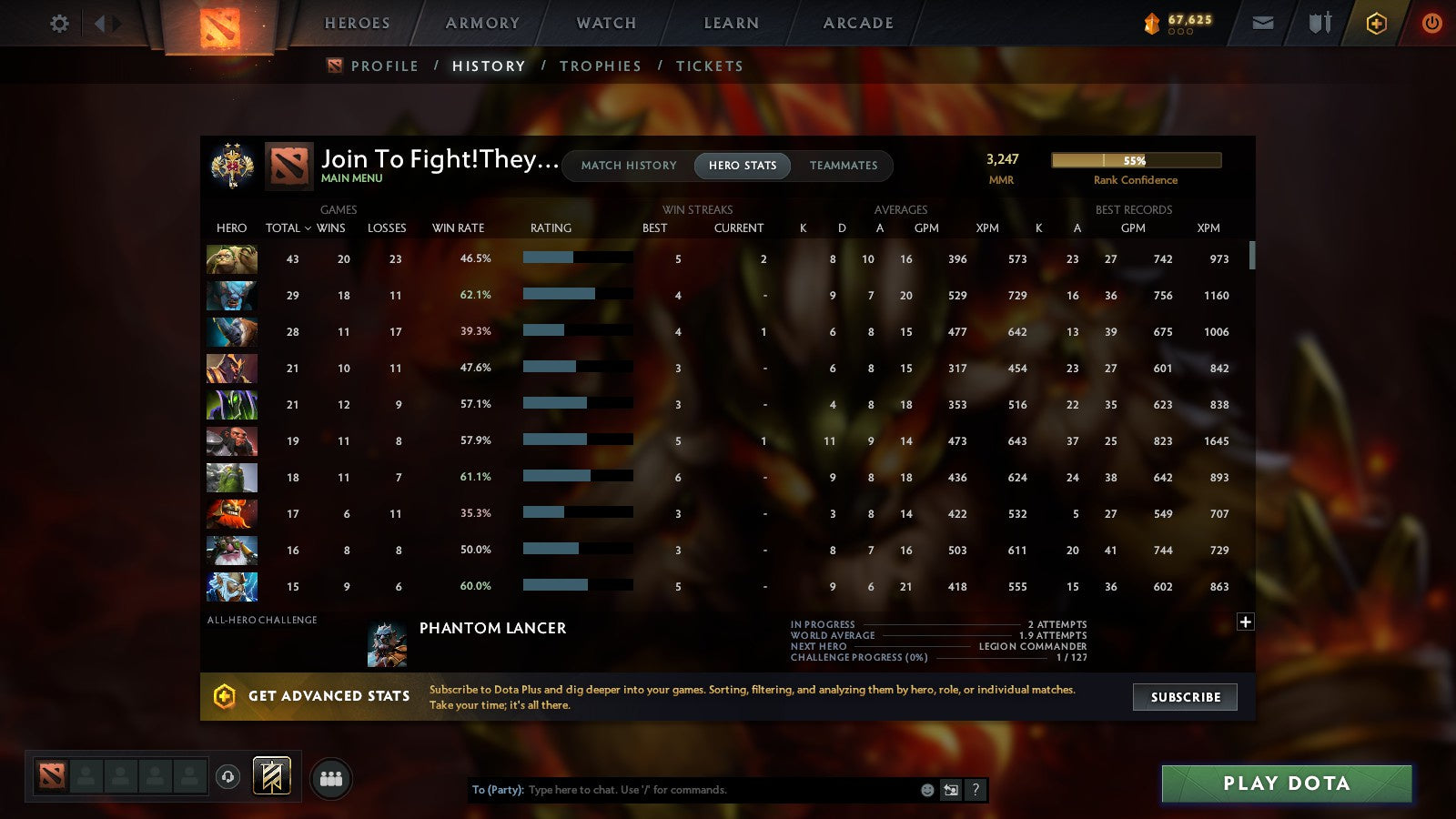1456x819 pixels.
Task: Click the party chat input field
Action: click(x=710, y=790)
